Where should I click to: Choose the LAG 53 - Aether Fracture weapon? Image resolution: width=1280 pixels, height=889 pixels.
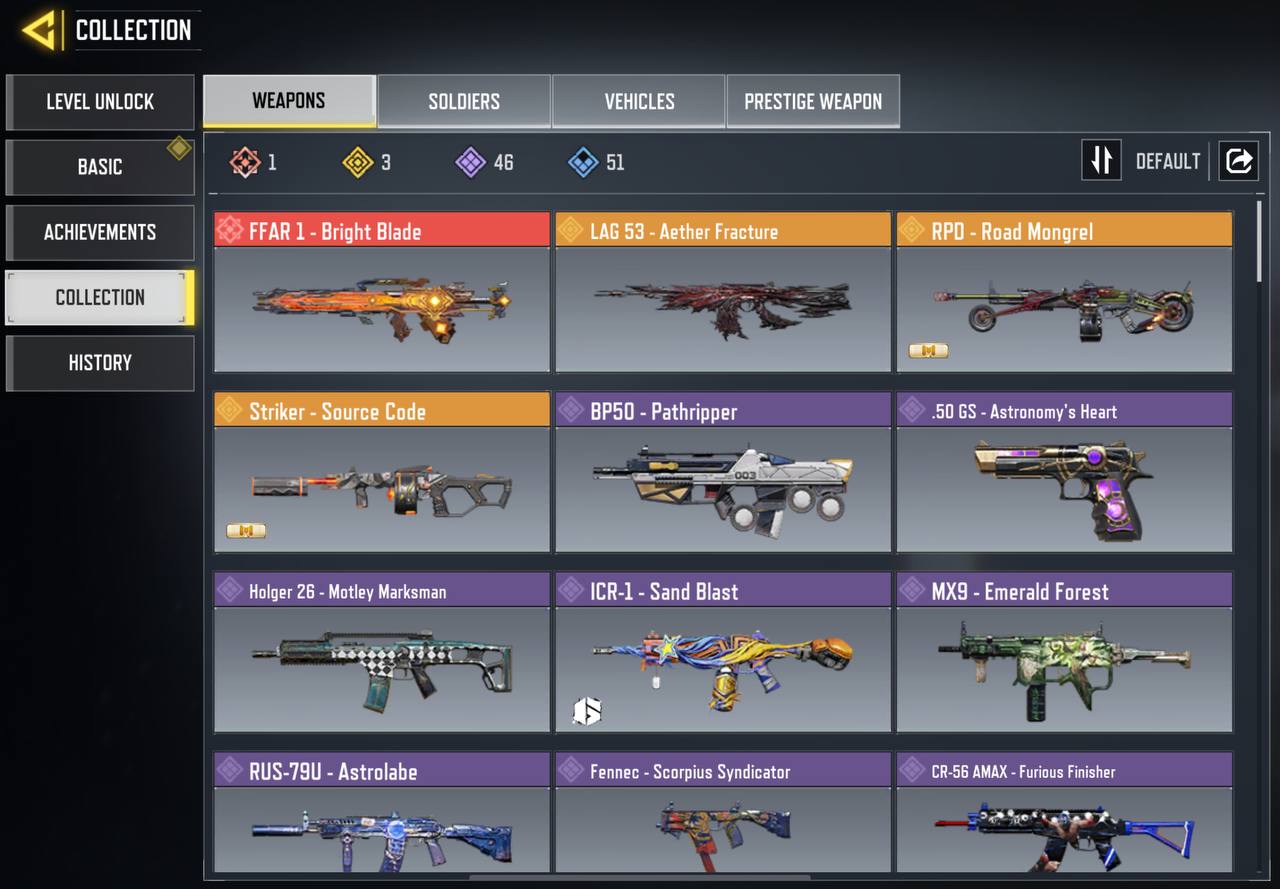(723, 292)
